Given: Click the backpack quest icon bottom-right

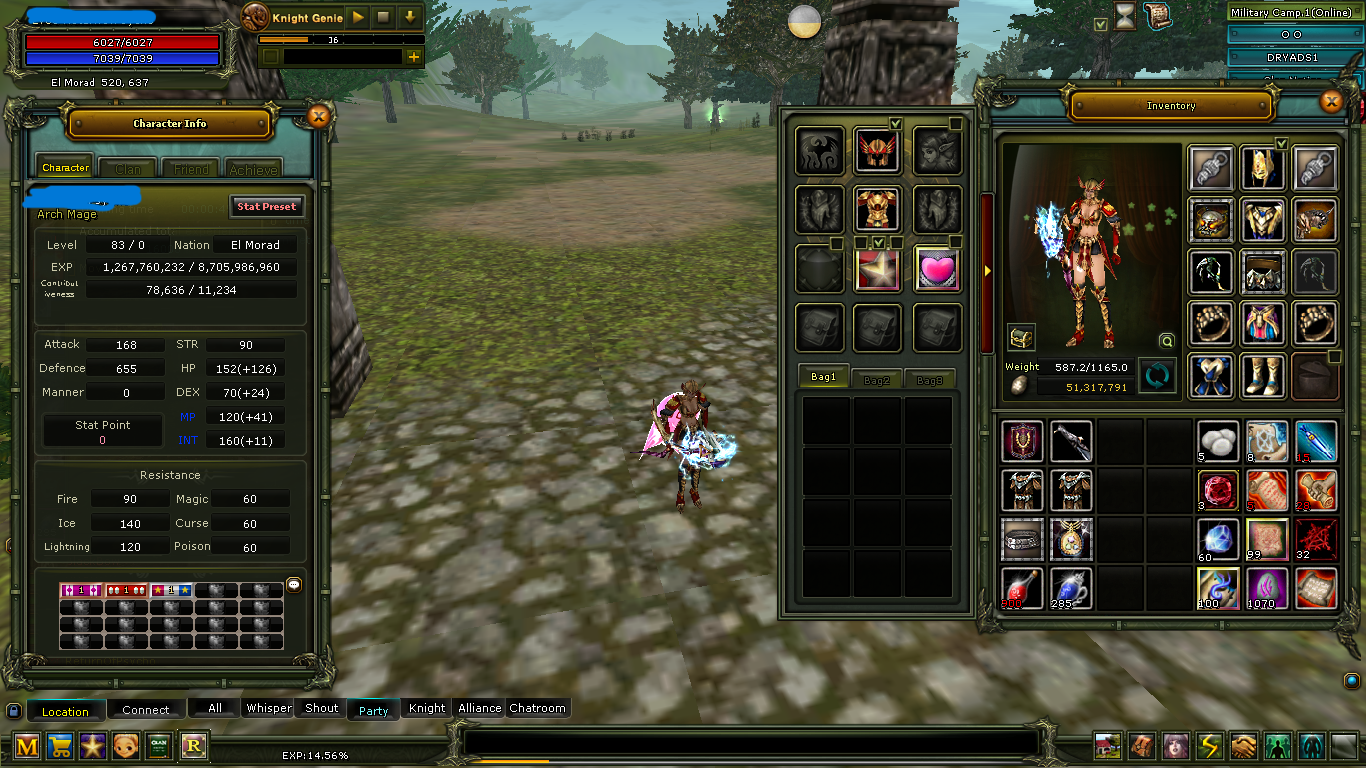Looking at the screenshot, I should point(1141,746).
